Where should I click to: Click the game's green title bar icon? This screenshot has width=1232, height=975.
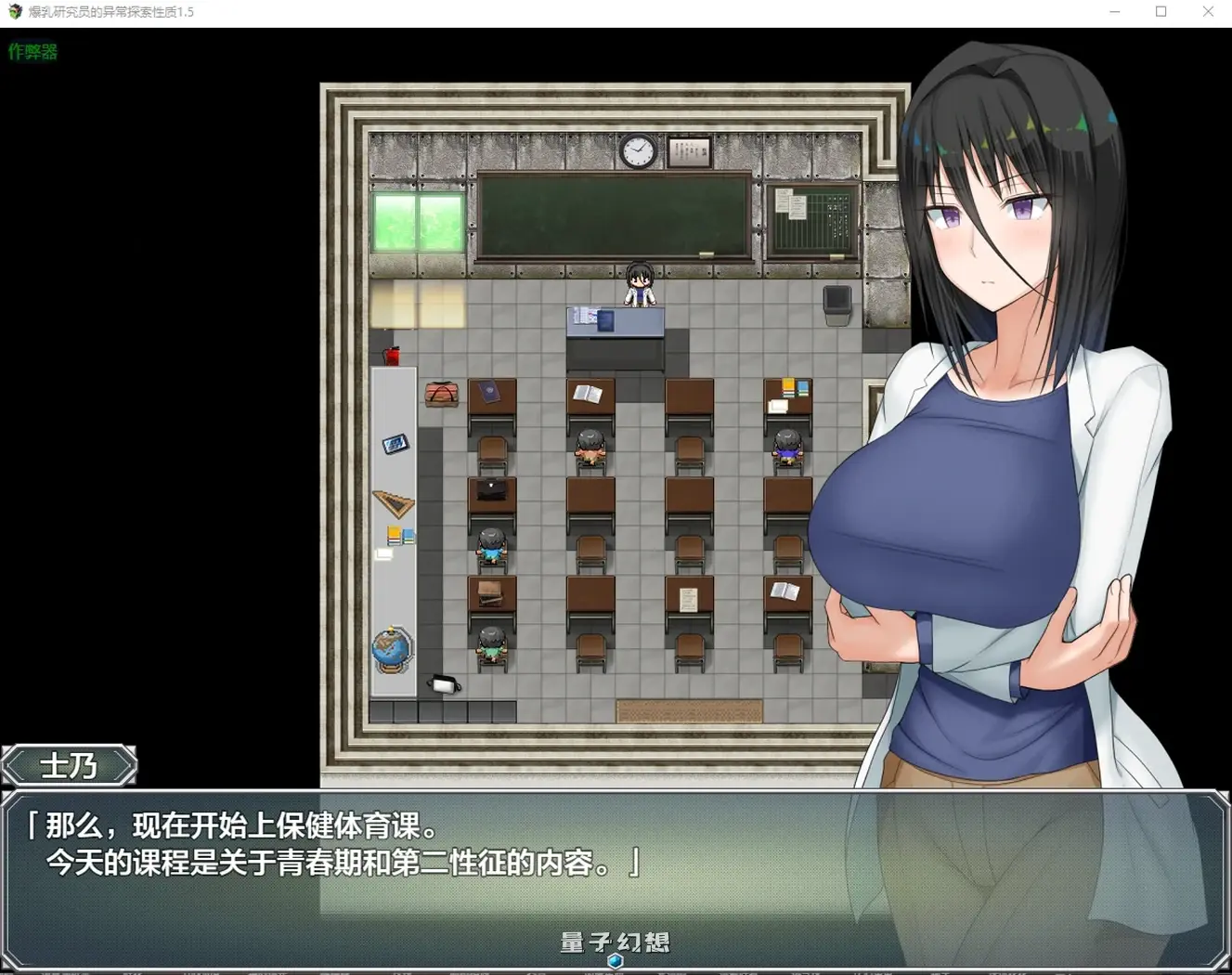14,12
